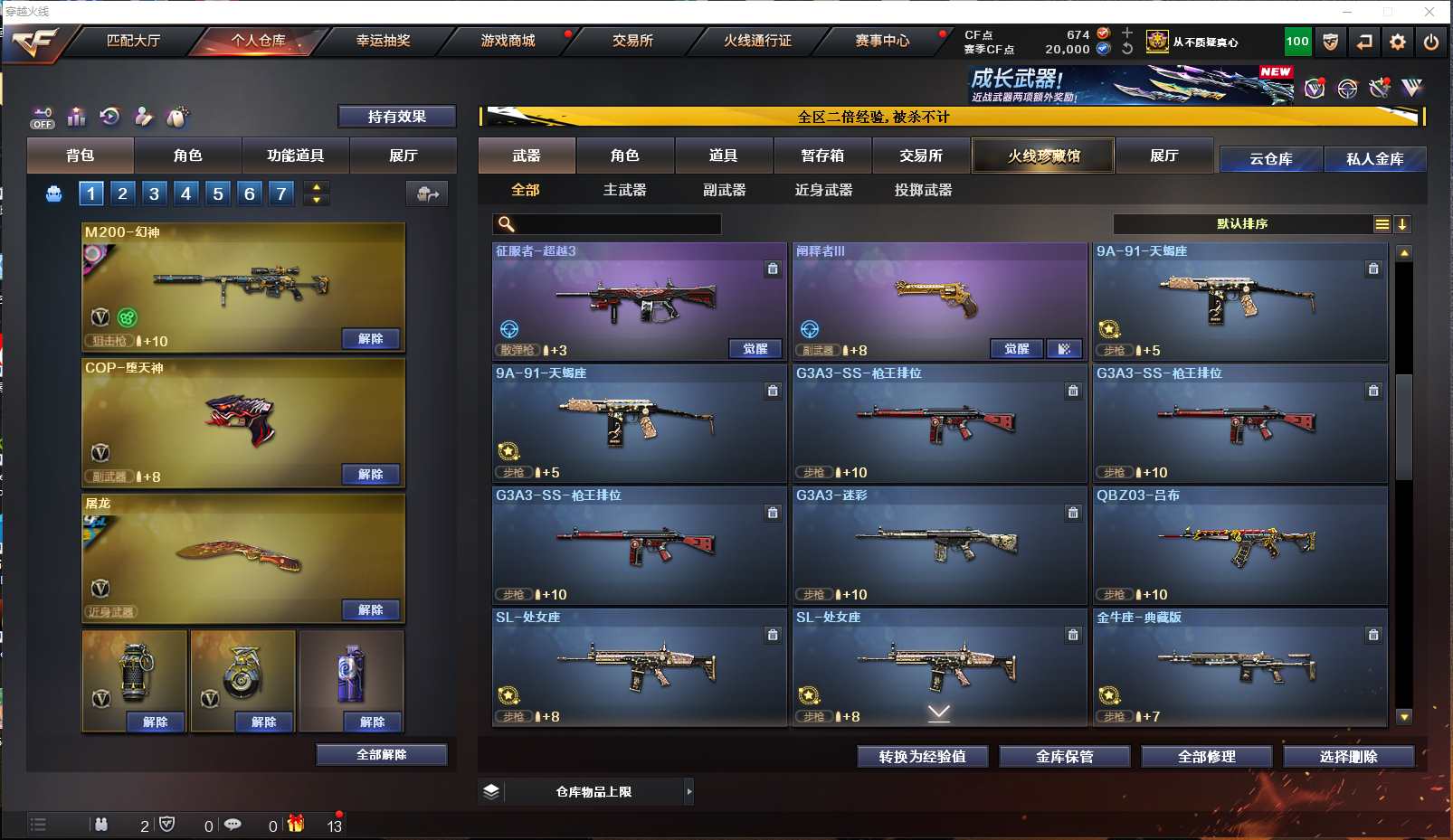Unequip the M200-幻神 sniper rifle
The width and height of the screenshot is (1453, 840).
coord(371,339)
